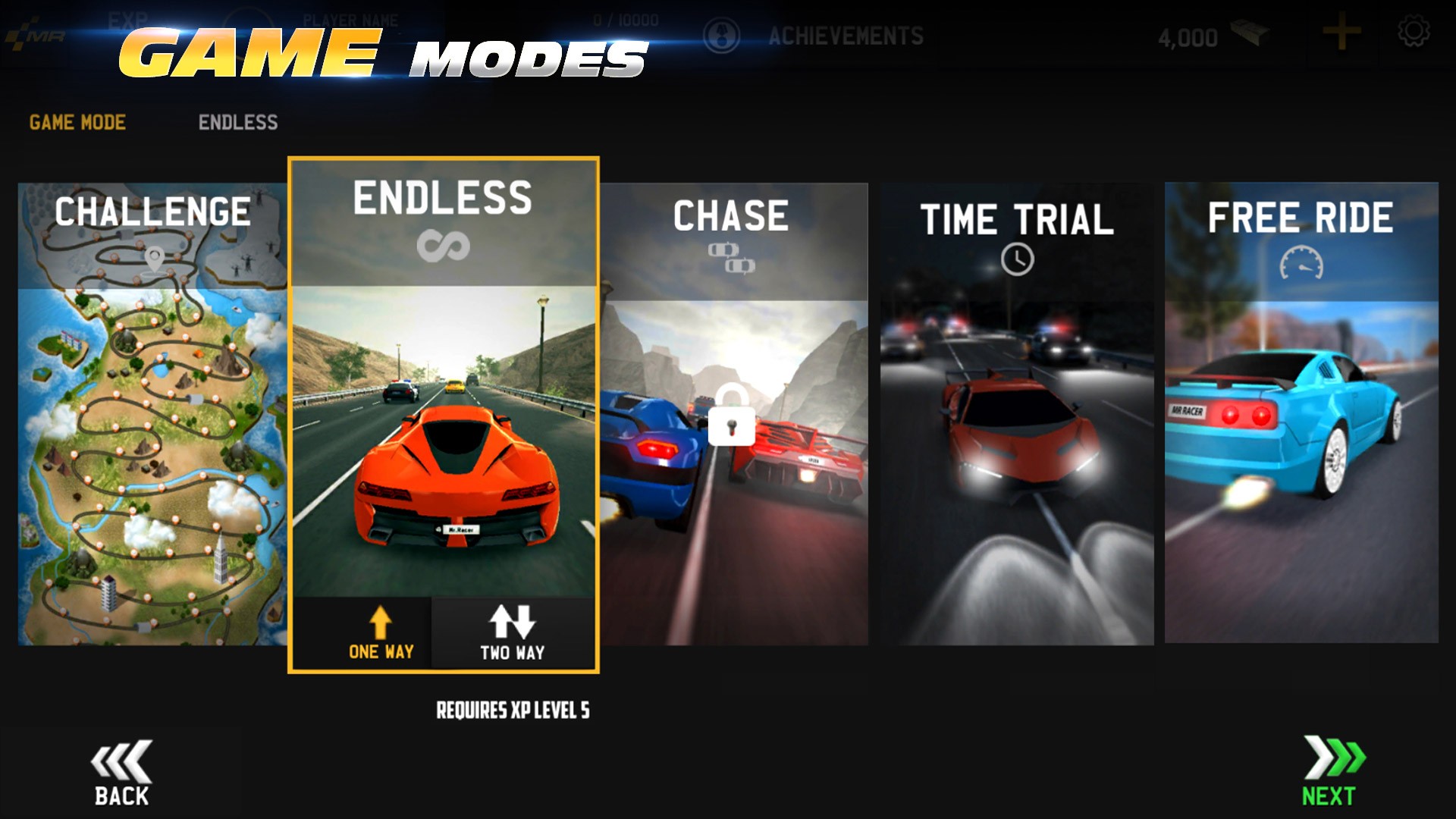Select the Challenge game mode card
The width and height of the screenshot is (1456, 819).
[152, 413]
